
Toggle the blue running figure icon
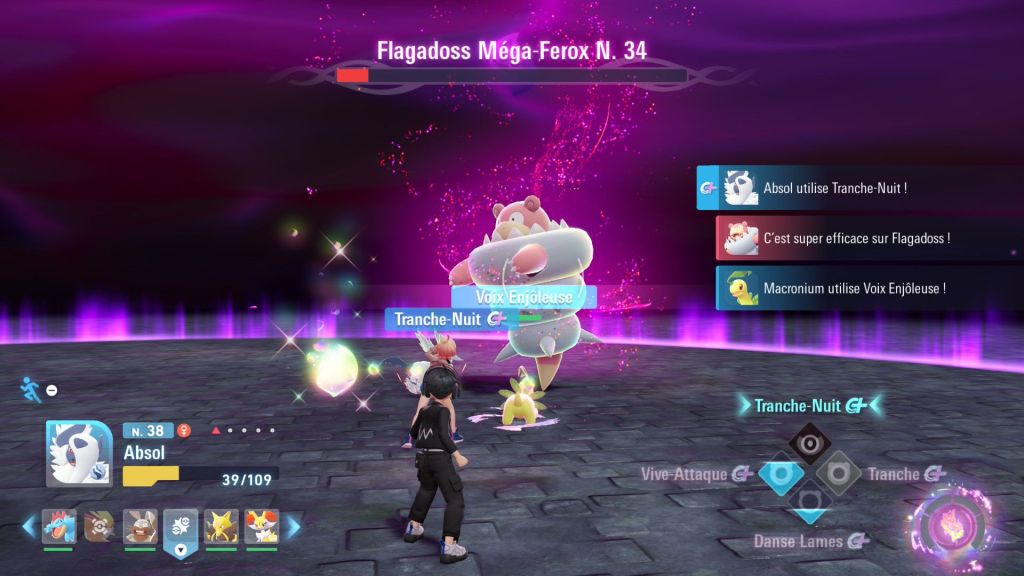[28, 388]
